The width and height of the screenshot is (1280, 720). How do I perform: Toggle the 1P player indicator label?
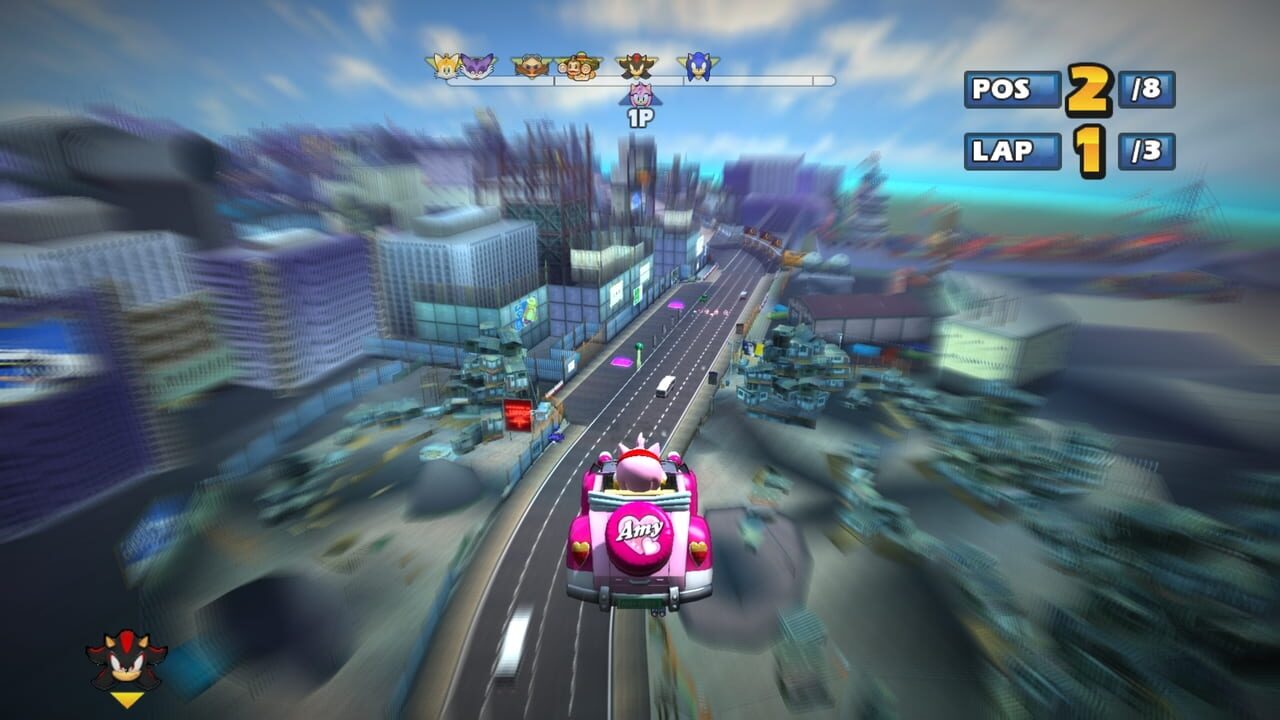click(x=642, y=117)
